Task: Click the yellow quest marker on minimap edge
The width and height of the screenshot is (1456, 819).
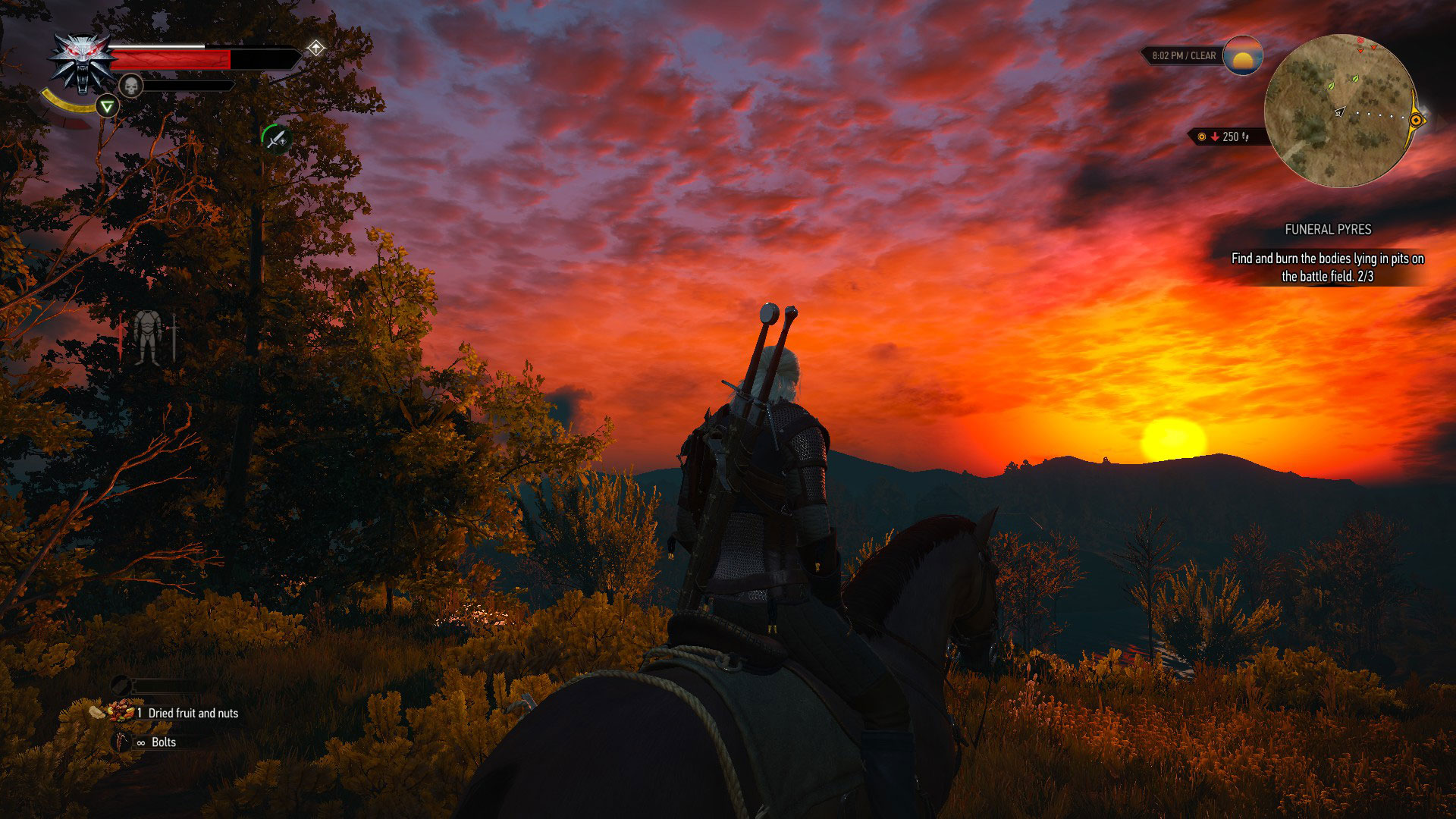Action: [x=1415, y=120]
